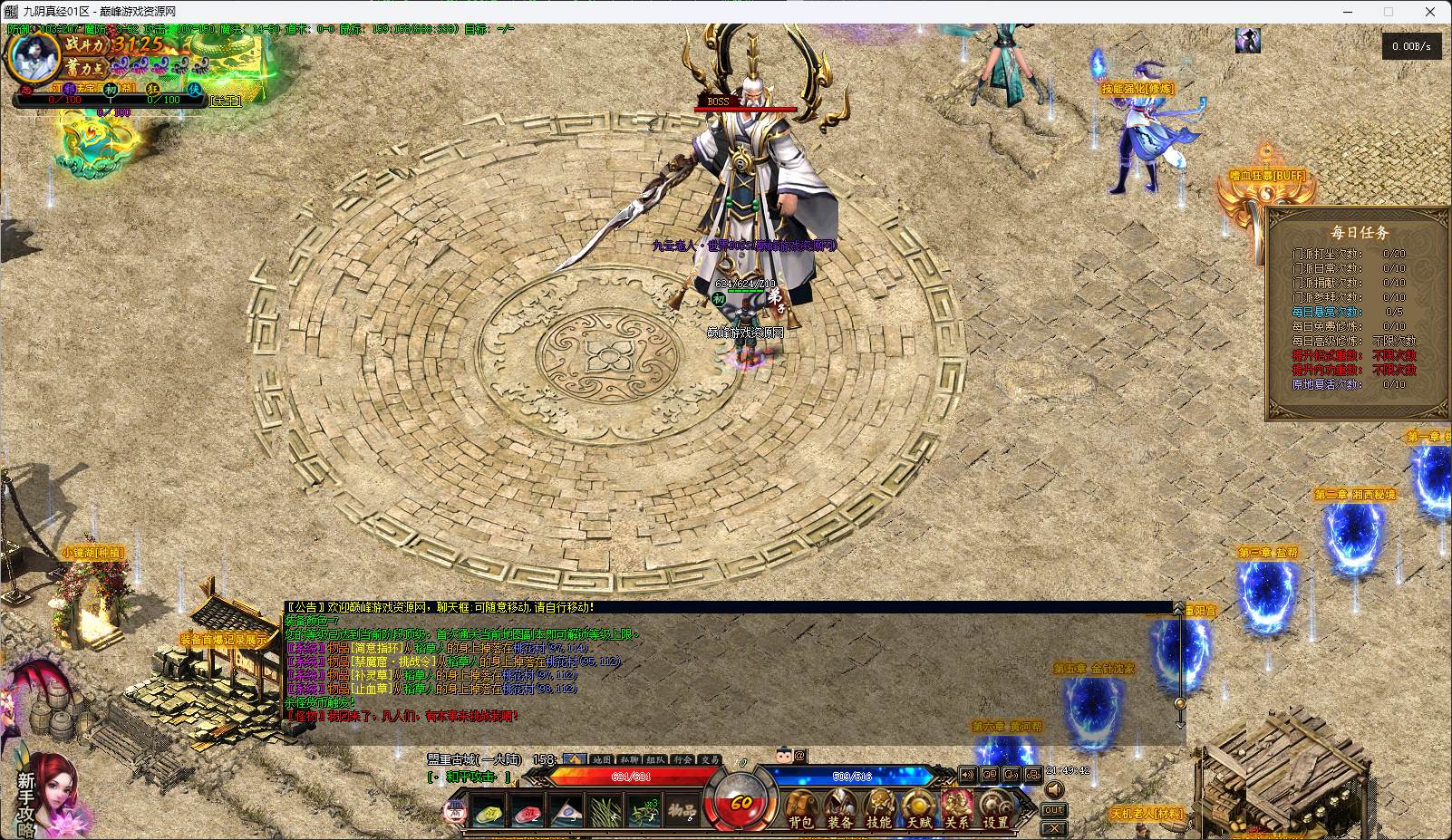
Task: Click the 'out' logout button
Action: click(1053, 810)
